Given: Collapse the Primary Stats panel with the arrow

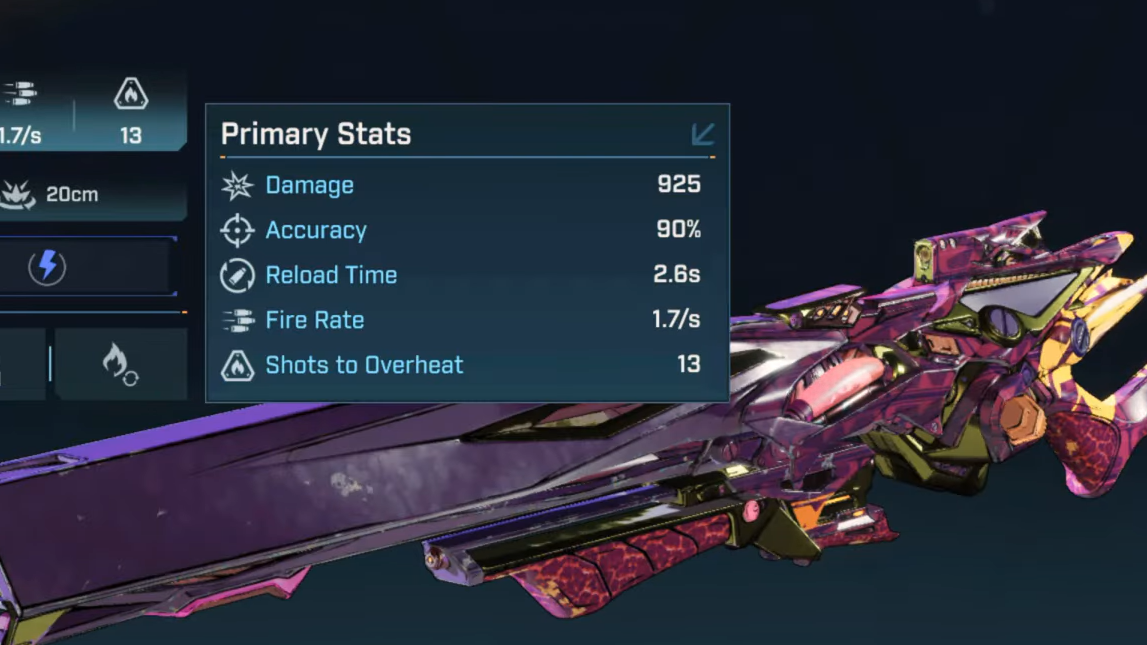Looking at the screenshot, I should pos(703,134).
